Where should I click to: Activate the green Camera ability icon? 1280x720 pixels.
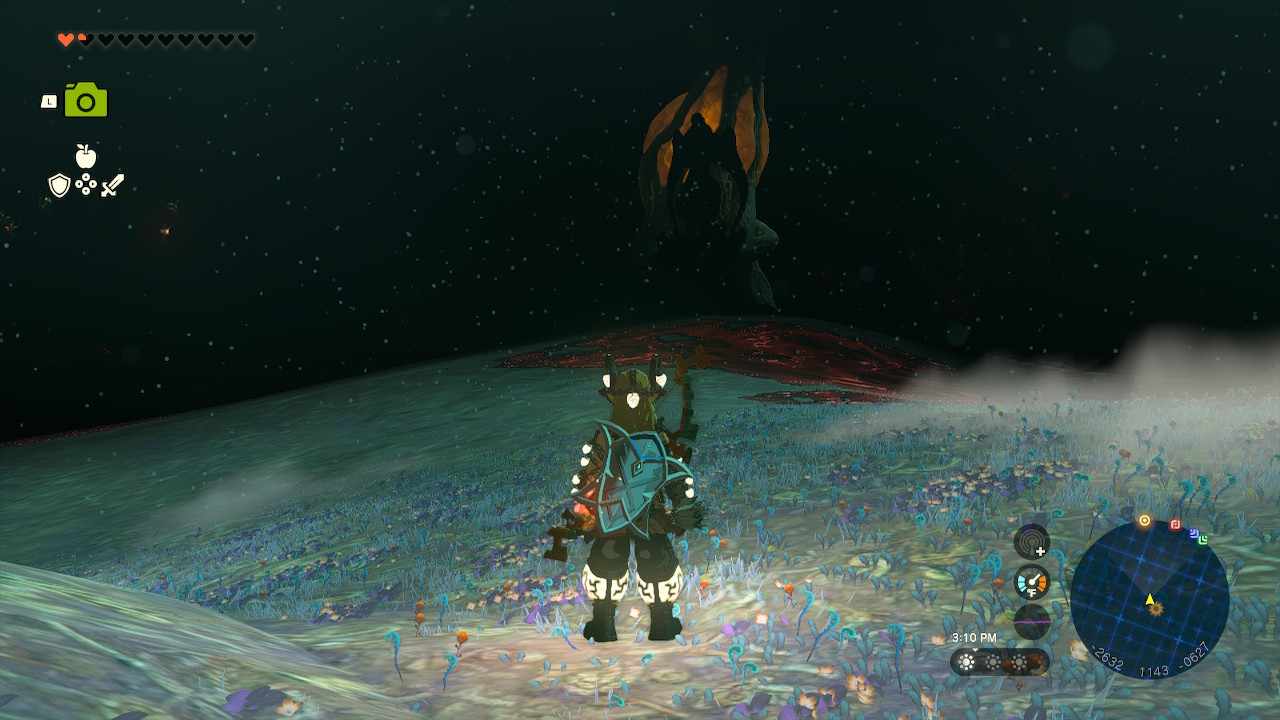[86, 100]
